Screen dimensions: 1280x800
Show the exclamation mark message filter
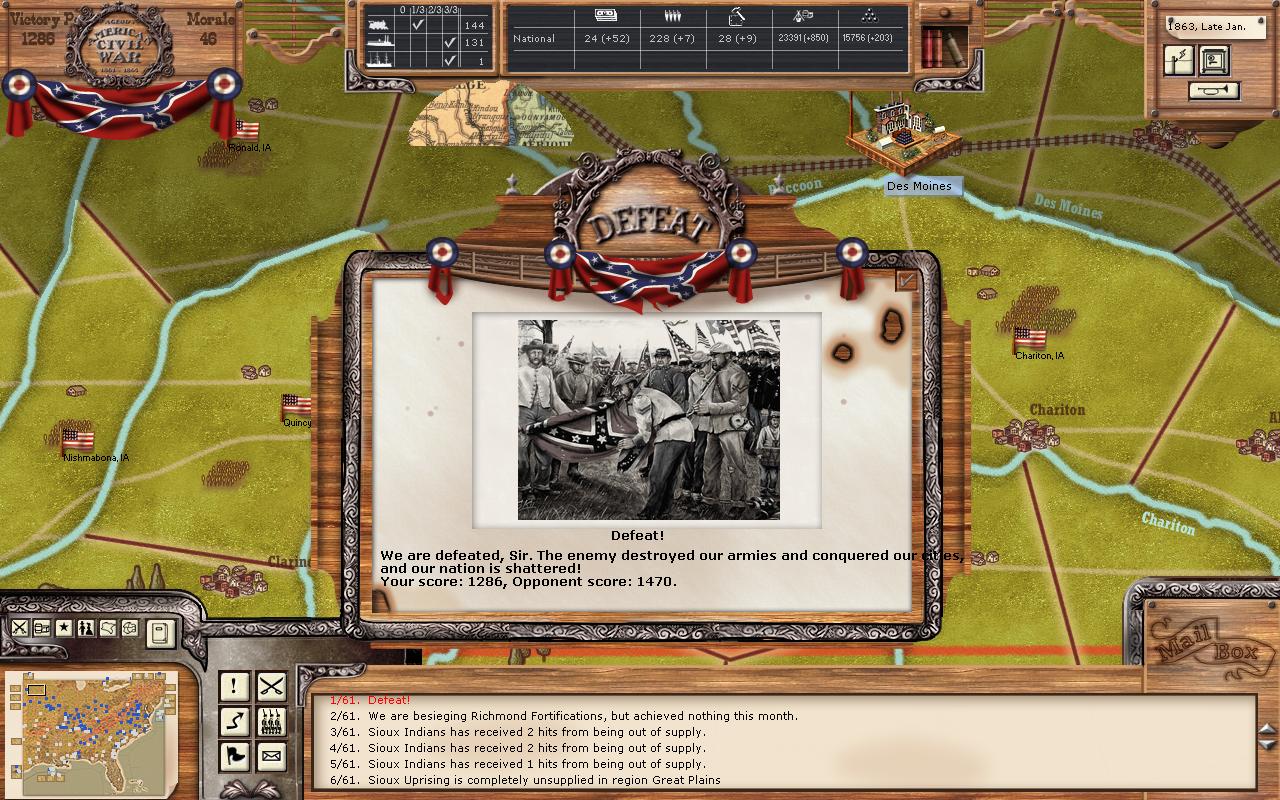pyautogui.click(x=234, y=686)
